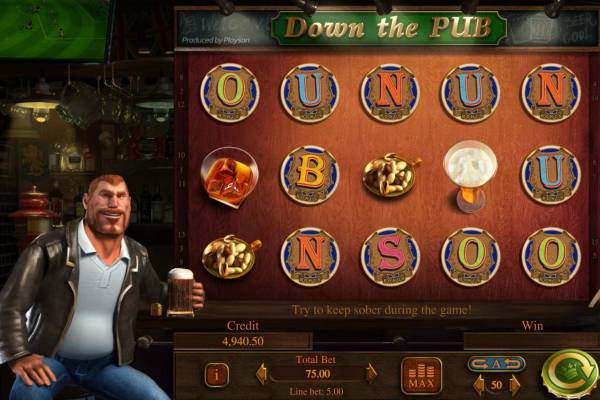Open the info paytable button
The image size is (600, 400).
(216, 374)
